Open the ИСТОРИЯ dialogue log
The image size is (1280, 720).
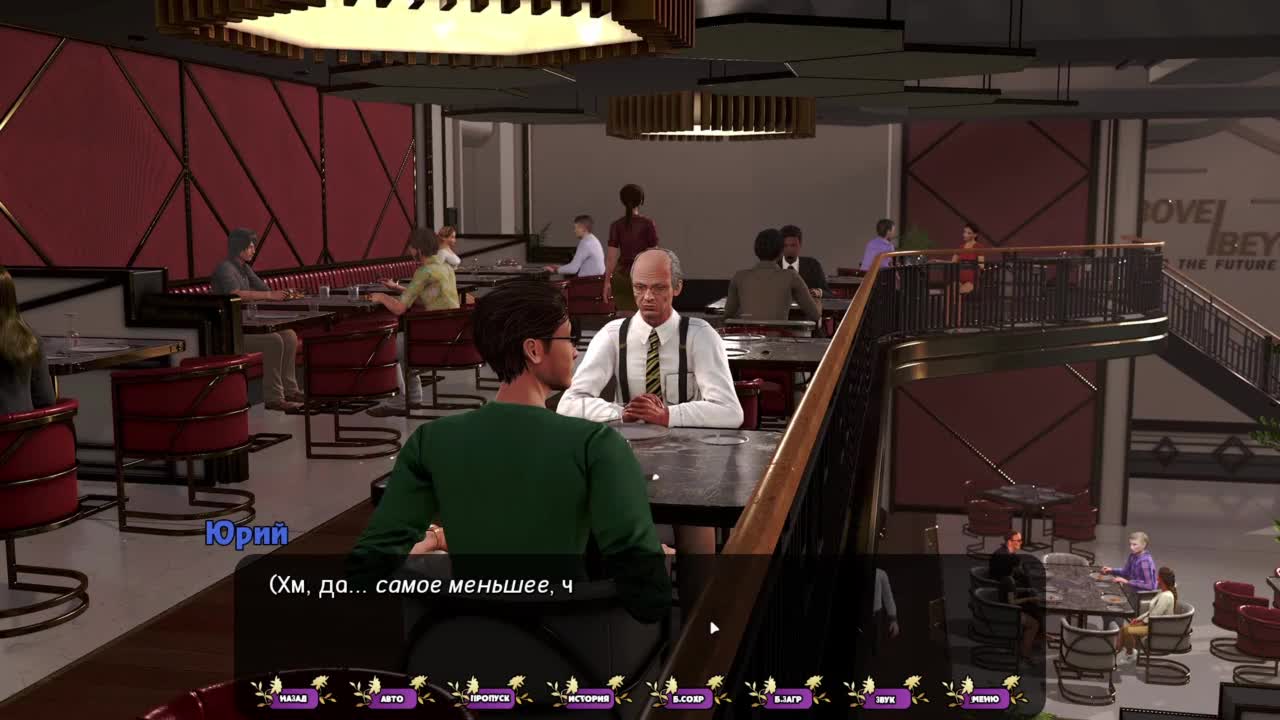pos(590,698)
